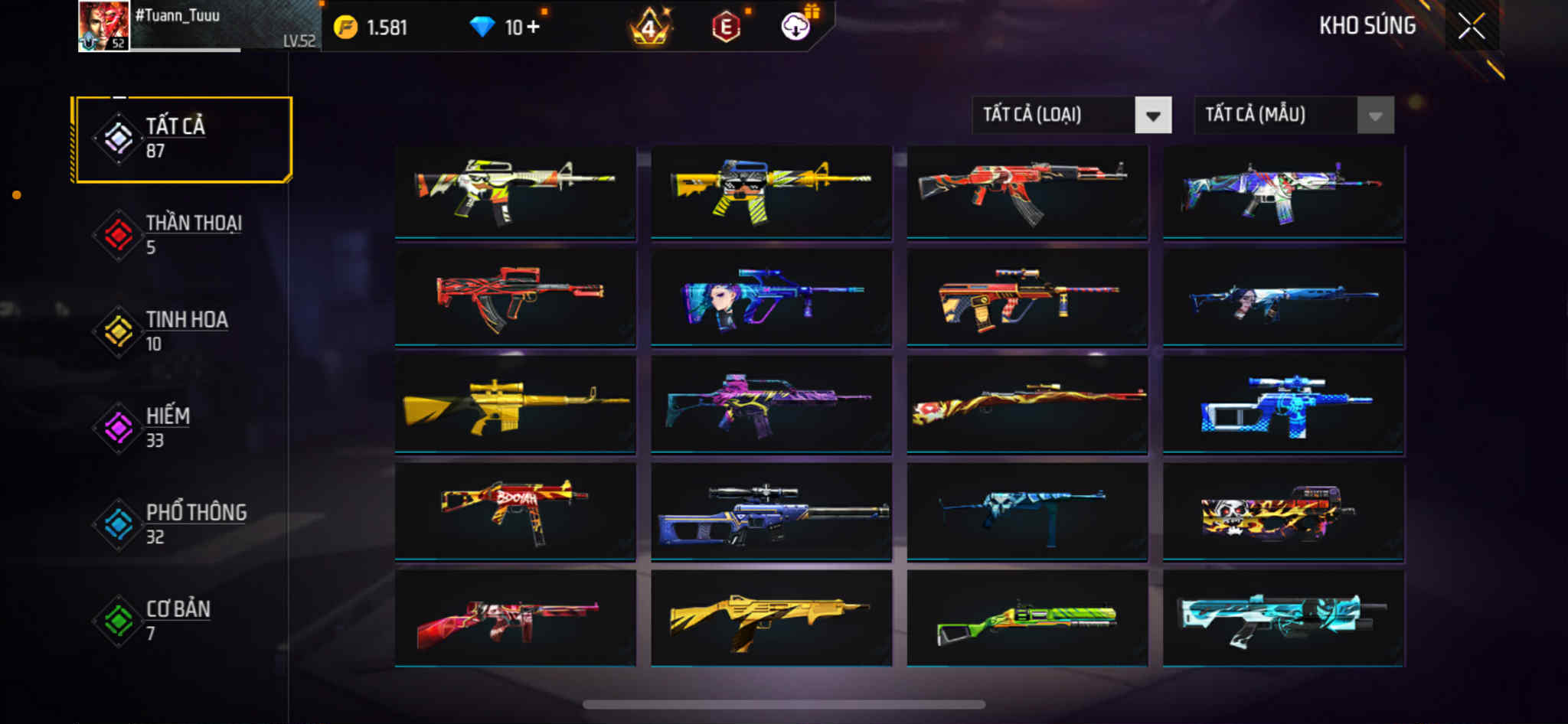This screenshot has width=1568, height=724.
Task: Select the Tất Cả category tab
Action: [183, 139]
